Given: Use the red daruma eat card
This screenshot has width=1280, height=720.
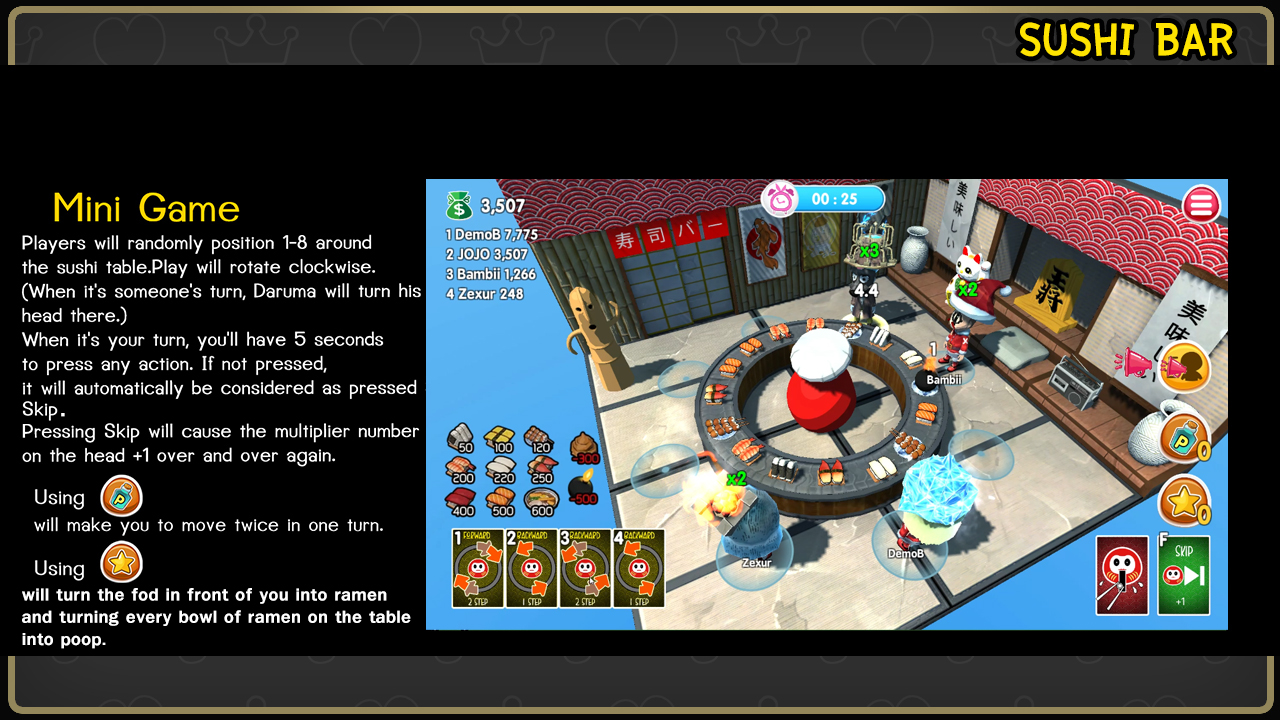Looking at the screenshot, I should tap(1122, 575).
